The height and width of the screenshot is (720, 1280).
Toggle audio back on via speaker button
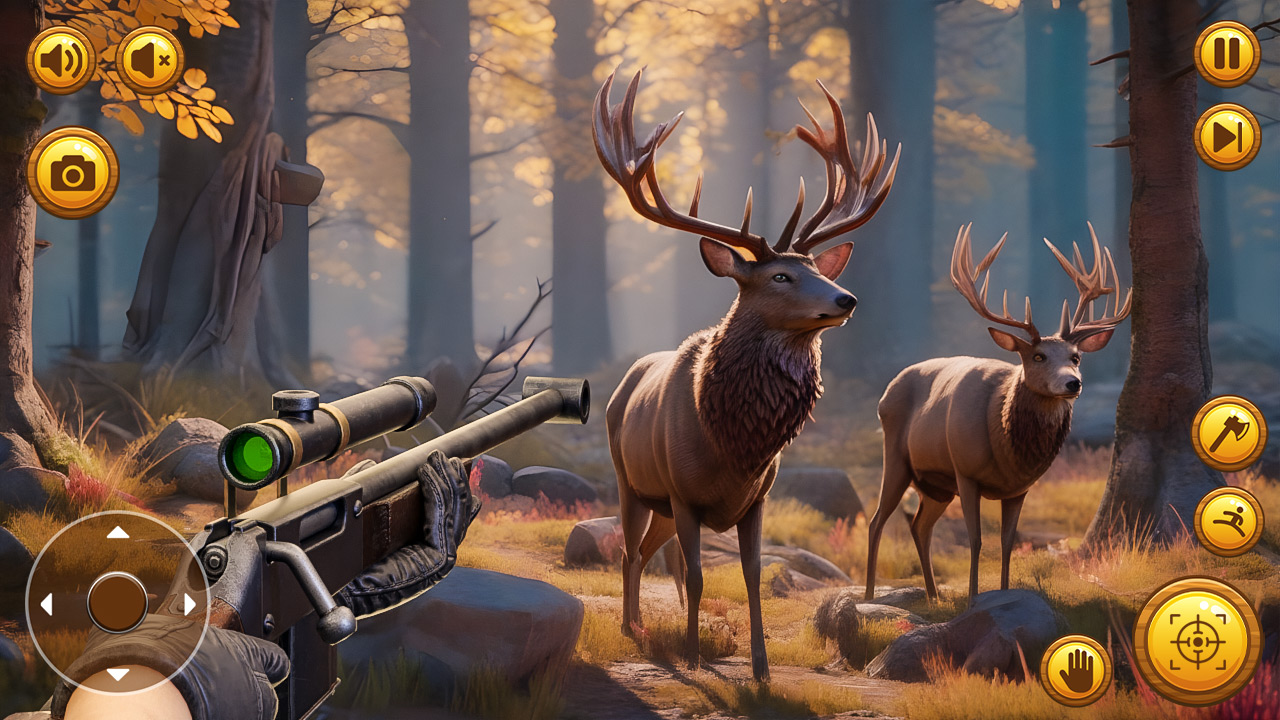pyautogui.click(x=62, y=60)
